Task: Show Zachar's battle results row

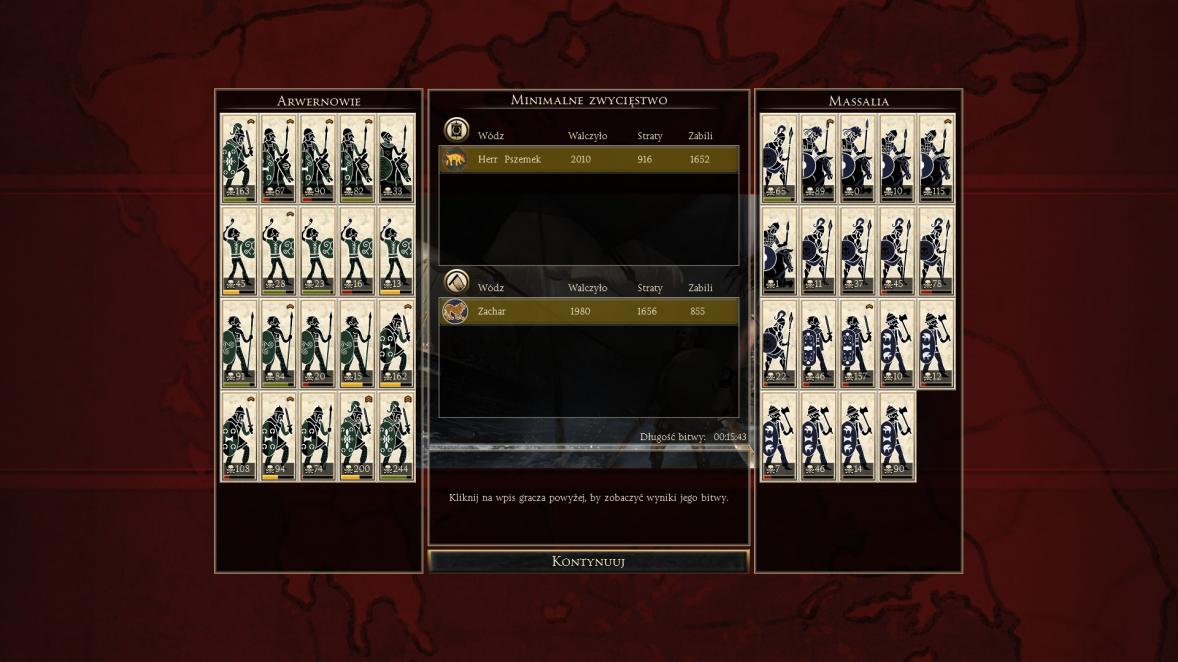Action: tap(589, 312)
